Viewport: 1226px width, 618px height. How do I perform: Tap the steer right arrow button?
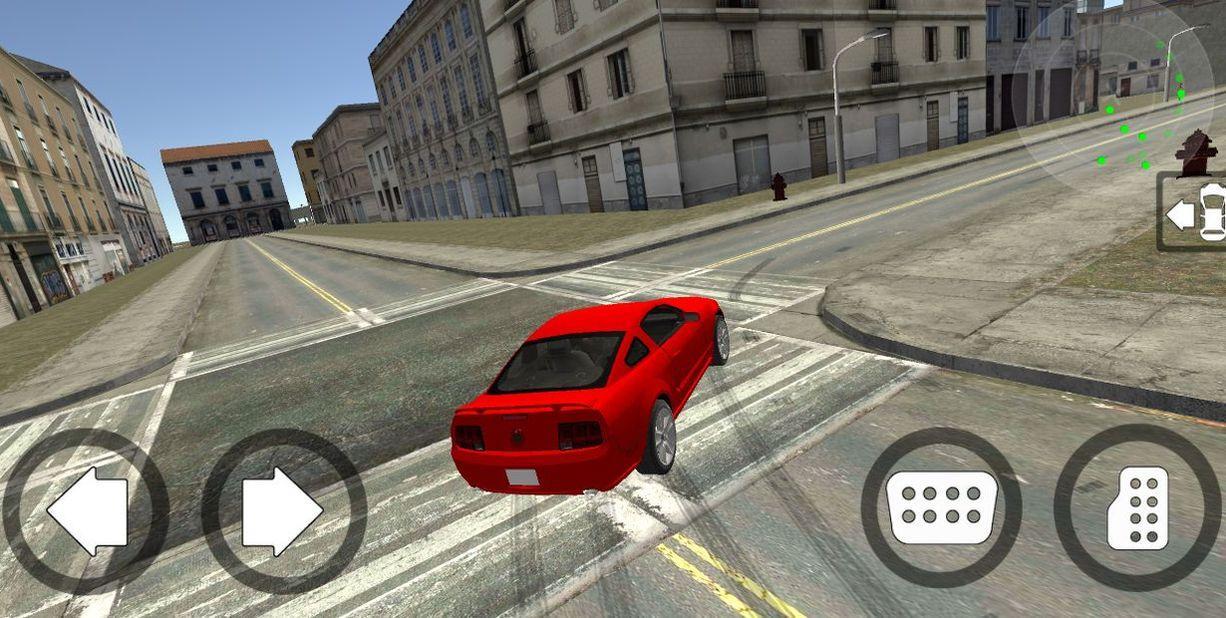(283, 511)
